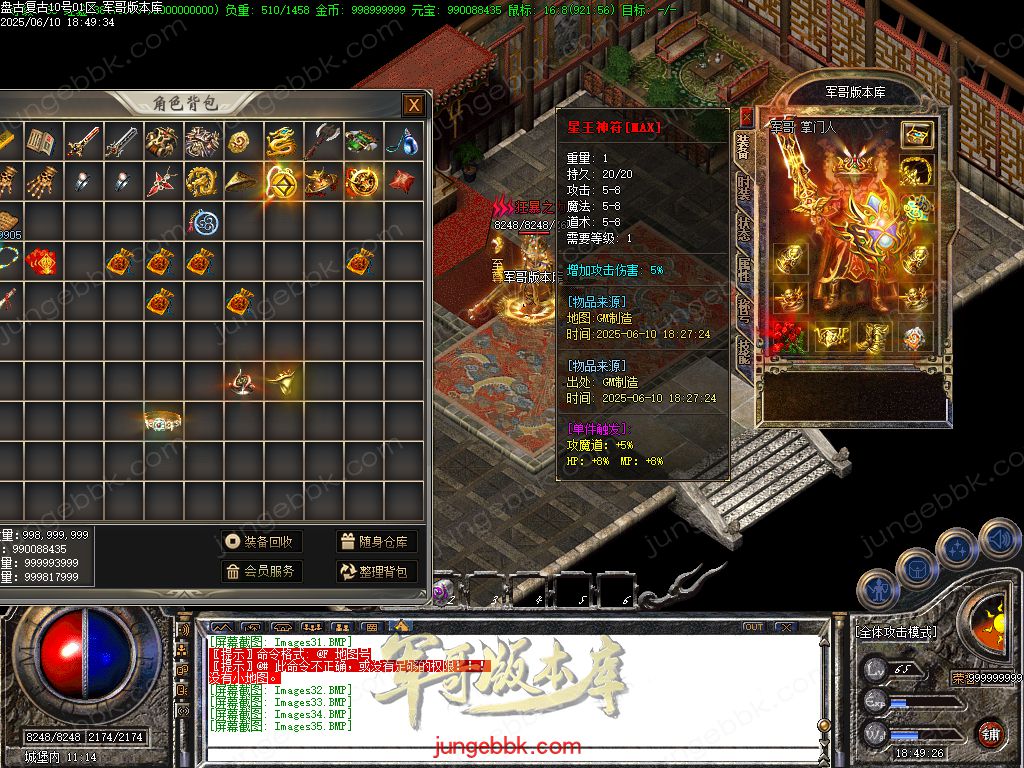The width and height of the screenshot is (1024, 768).
Task: Sort the bag with 整理背包
Action: [375, 571]
